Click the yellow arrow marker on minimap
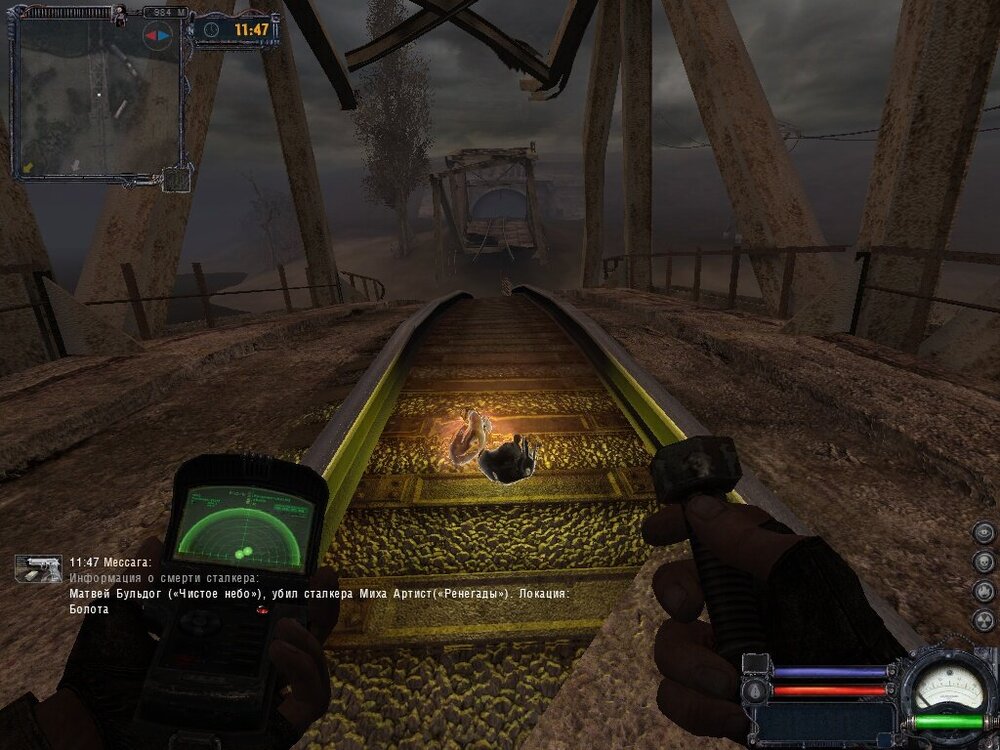The image size is (1000, 750). (28, 165)
